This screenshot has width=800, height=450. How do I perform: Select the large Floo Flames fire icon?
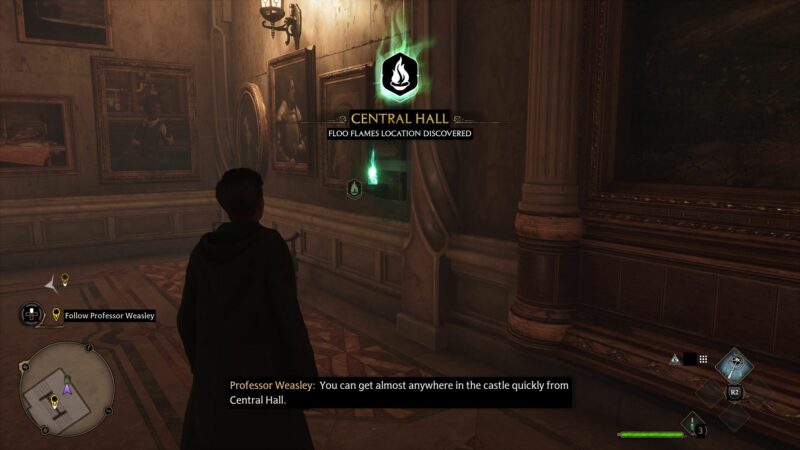tap(400, 75)
